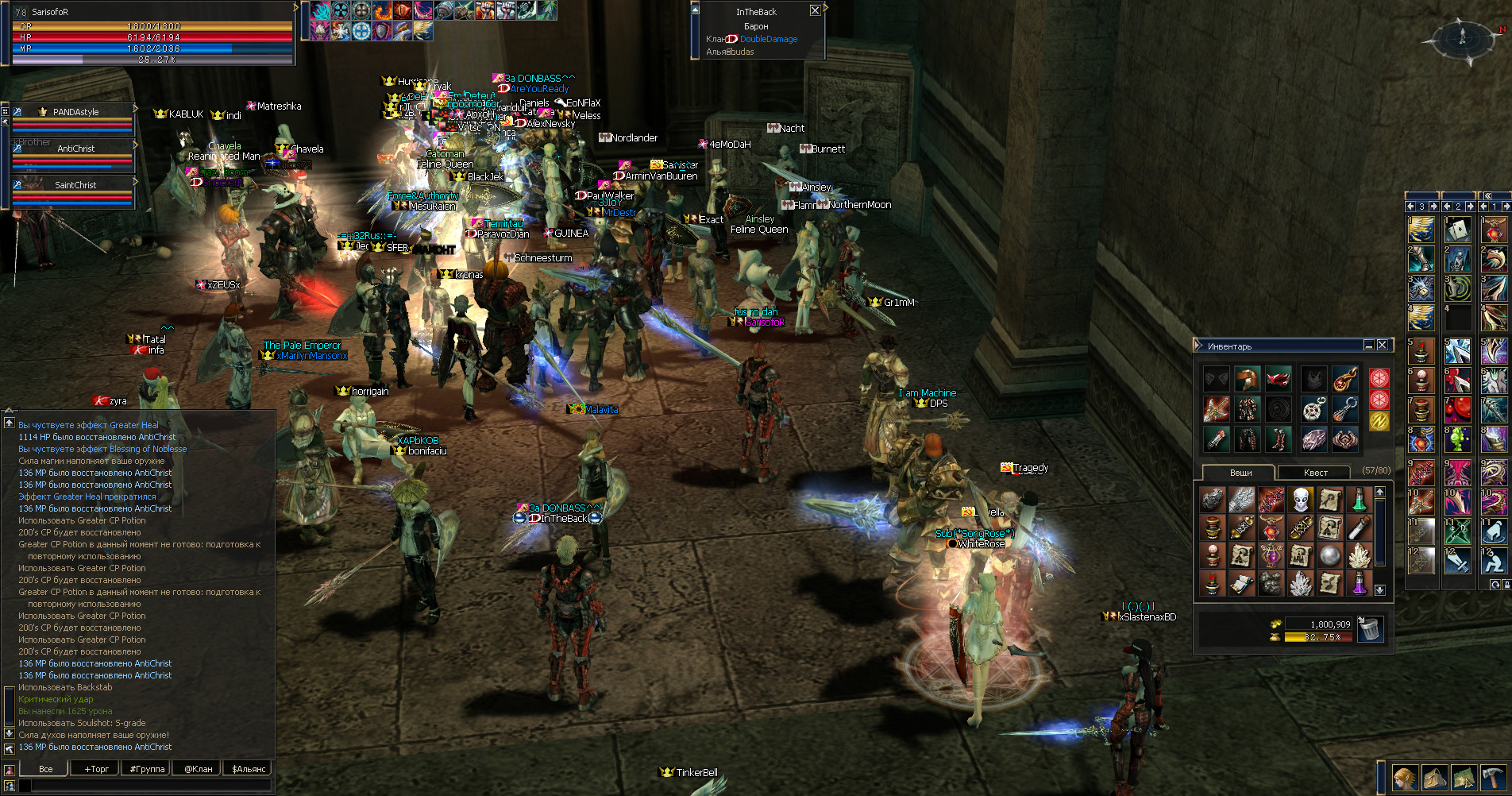Minimize the Инвентарь inventory window
1512x796 pixels.
click(1369, 346)
